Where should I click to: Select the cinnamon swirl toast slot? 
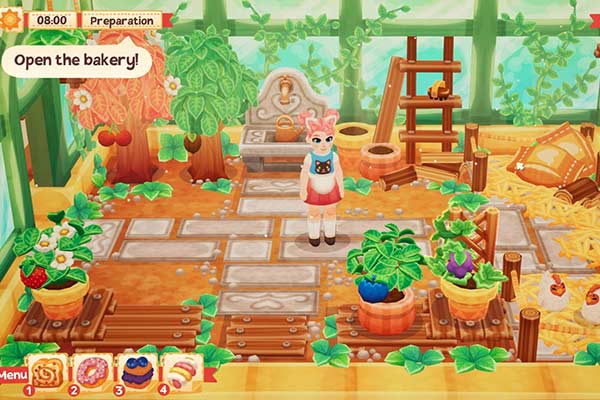coord(48,371)
